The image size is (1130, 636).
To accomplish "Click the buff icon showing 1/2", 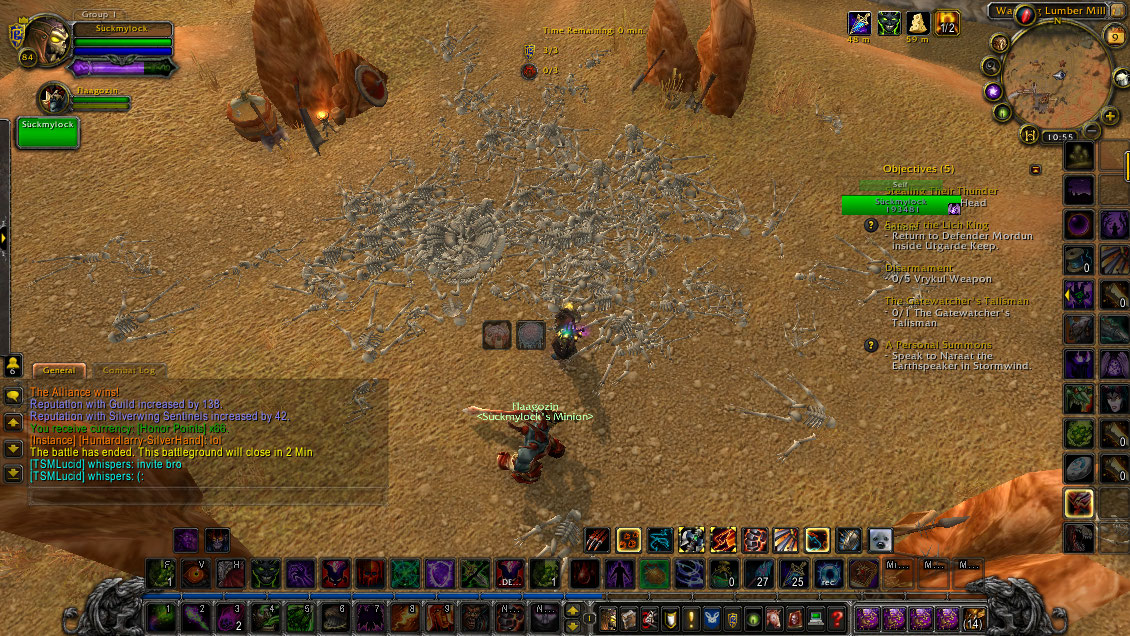I will coord(947,23).
